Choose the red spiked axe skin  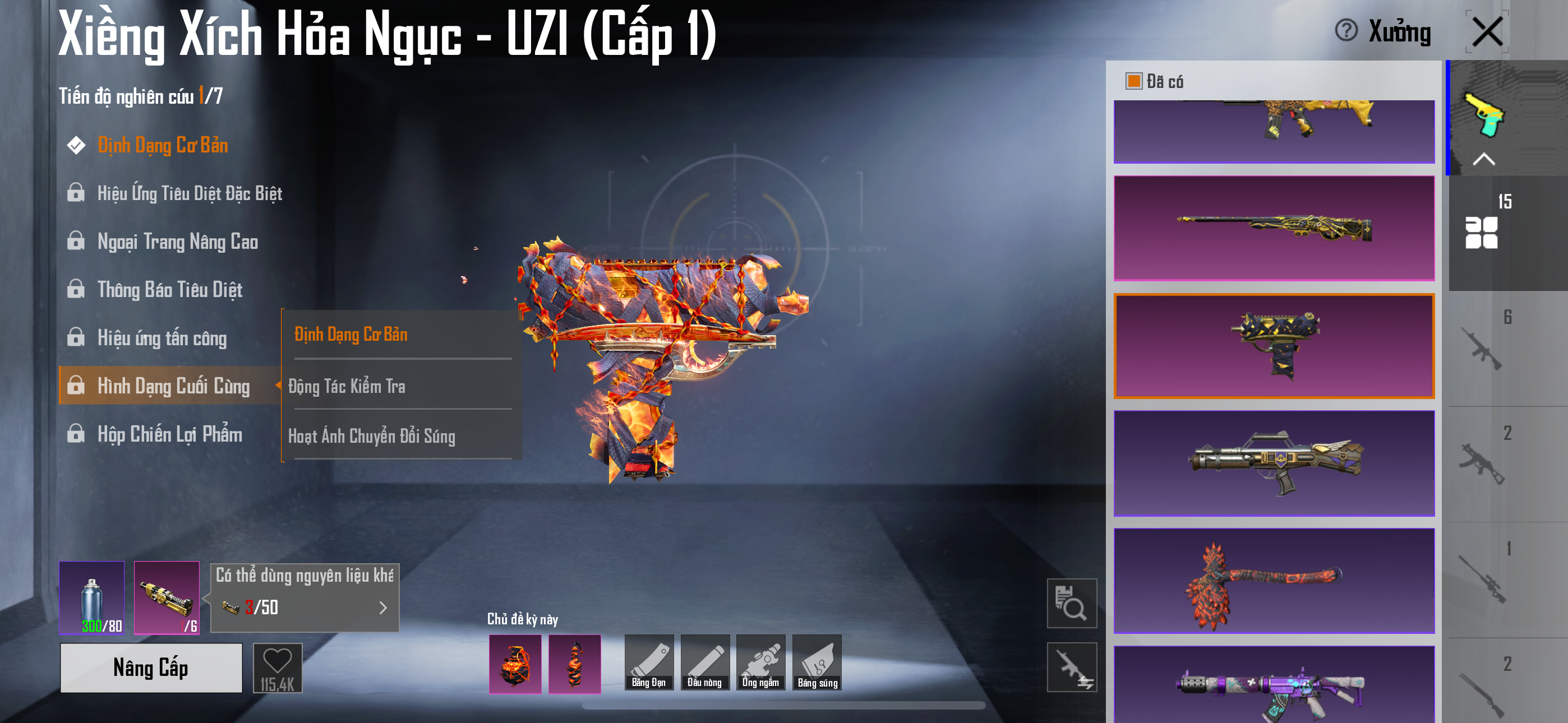point(1274,581)
